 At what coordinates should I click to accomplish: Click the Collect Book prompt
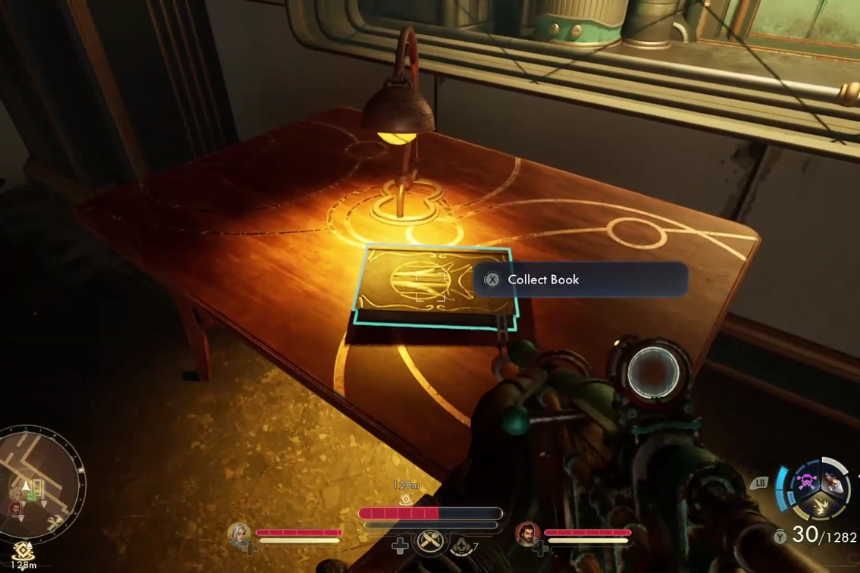(580, 280)
